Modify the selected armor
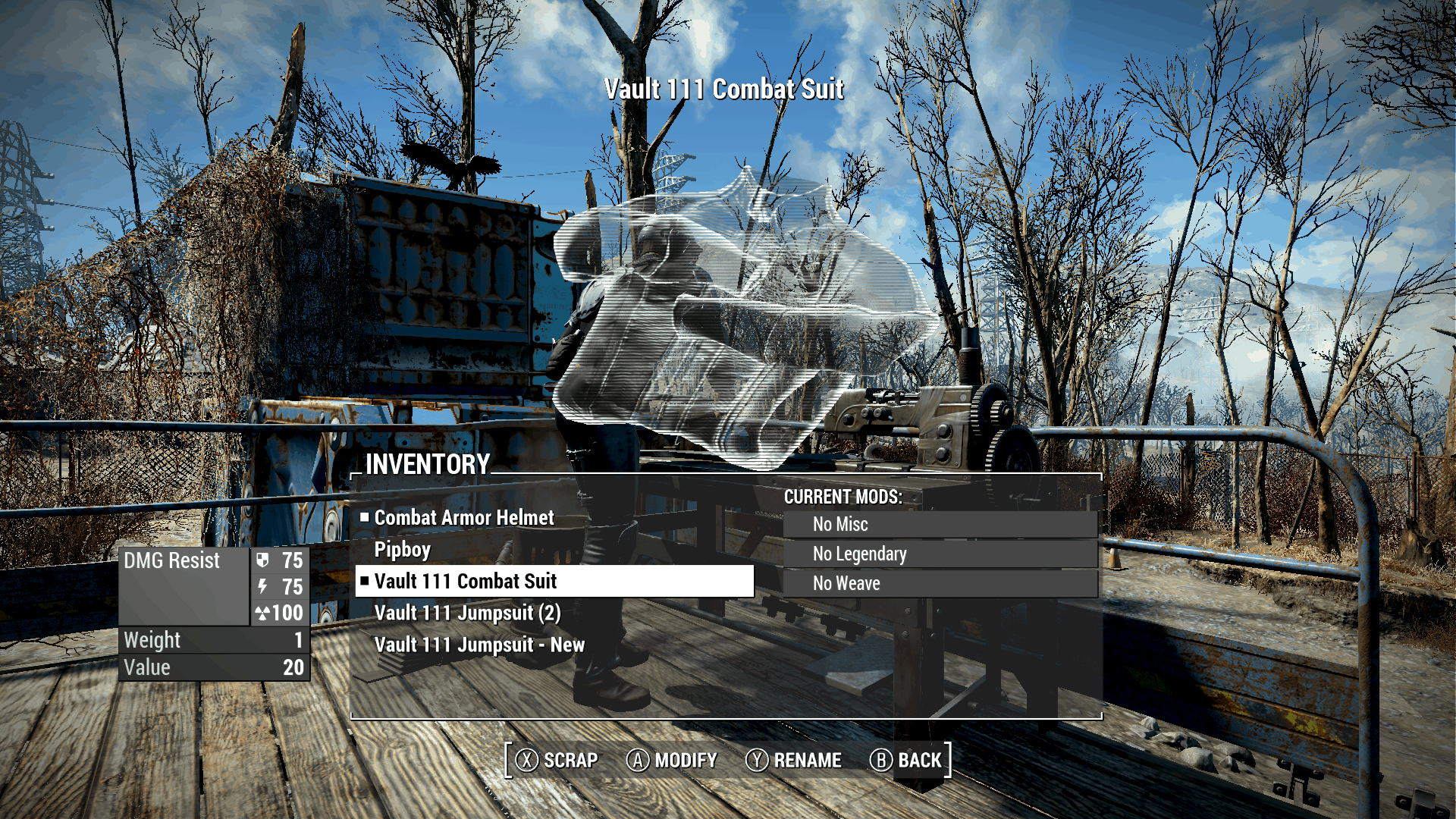This screenshot has height=819, width=1456. [x=672, y=760]
